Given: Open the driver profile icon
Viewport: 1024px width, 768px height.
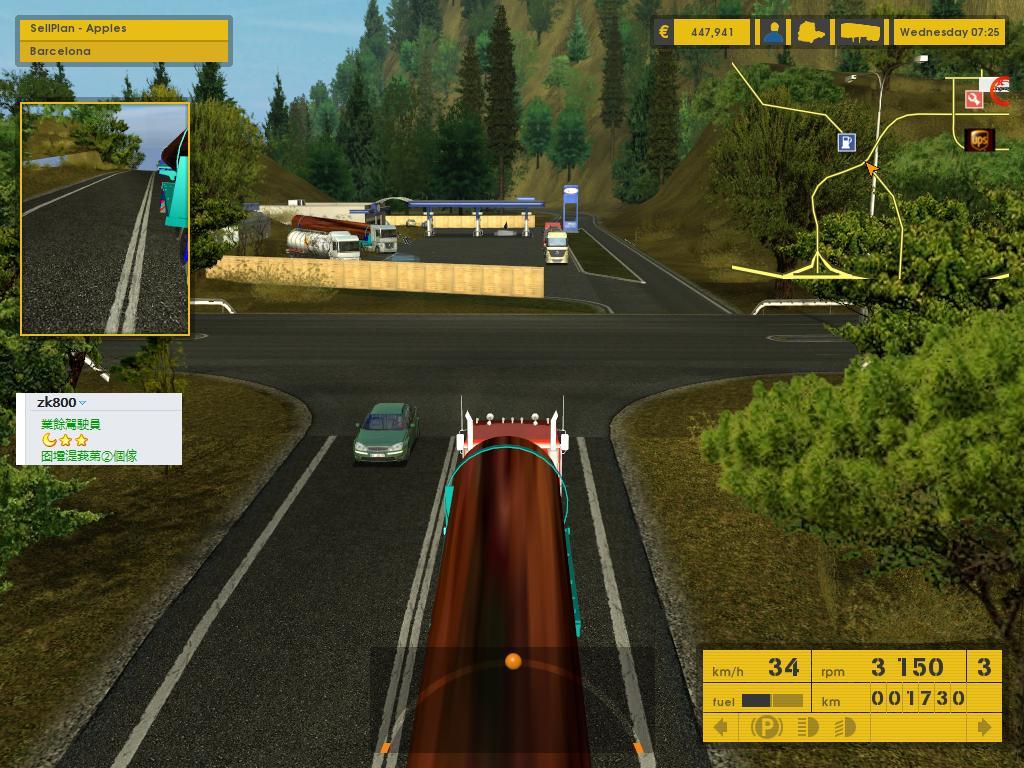Looking at the screenshot, I should click(x=773, y=32).
